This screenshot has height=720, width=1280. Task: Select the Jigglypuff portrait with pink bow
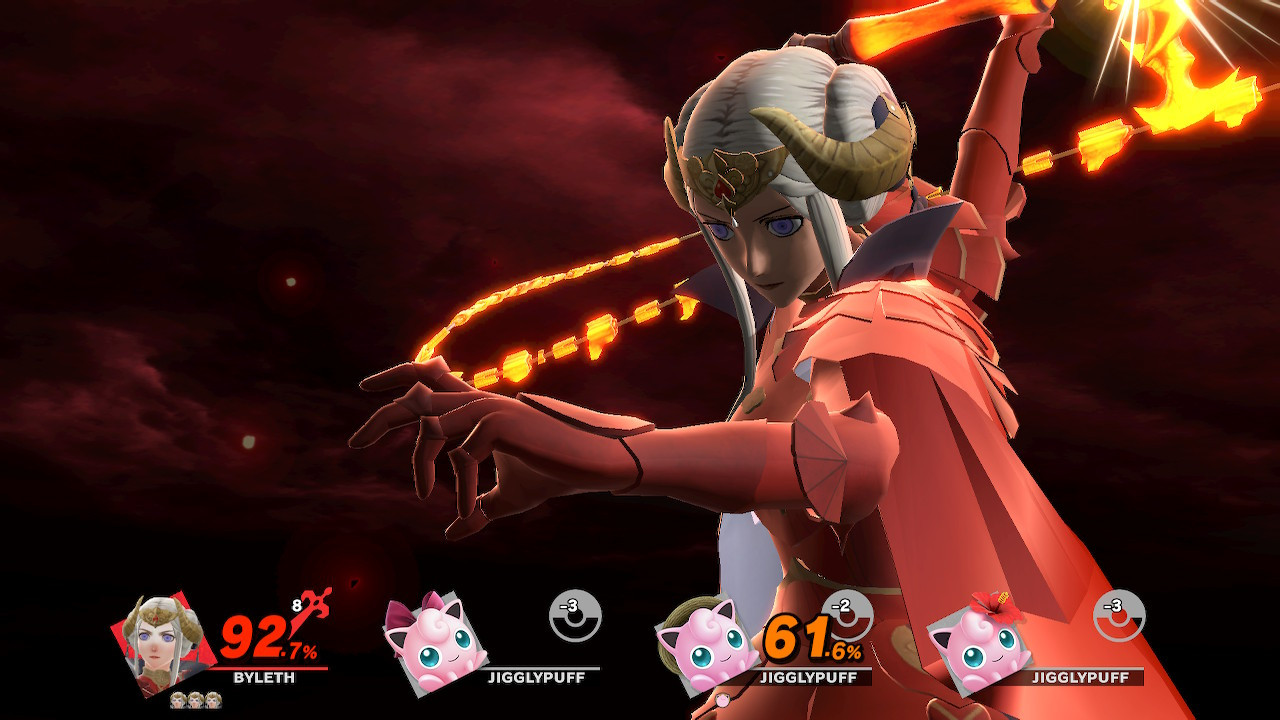(442, 643)
